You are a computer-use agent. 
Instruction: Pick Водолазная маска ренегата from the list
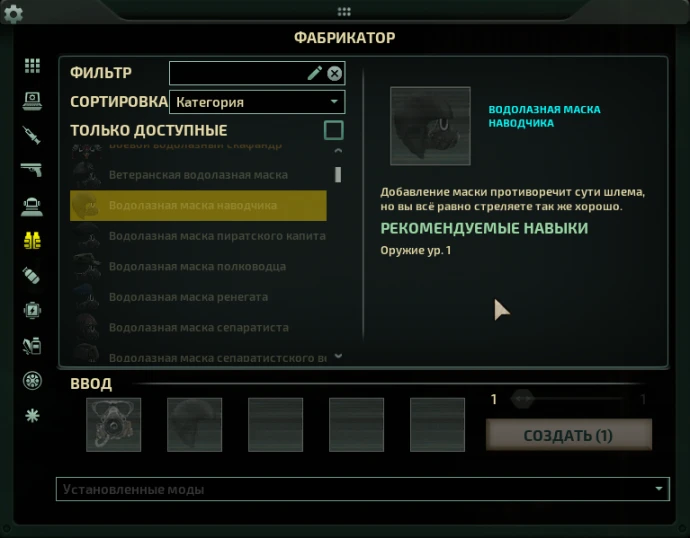(198, 297)
